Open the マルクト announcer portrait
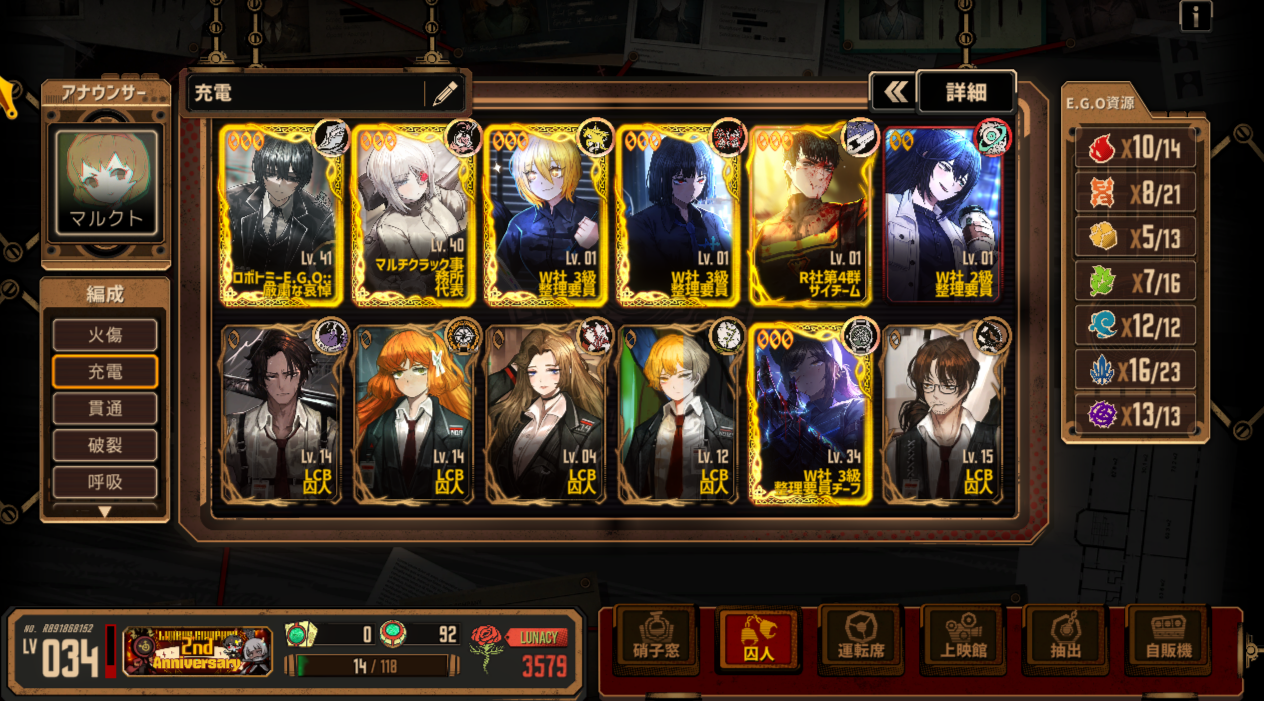Screen dimensions: 1264x701 pos(106,184)
